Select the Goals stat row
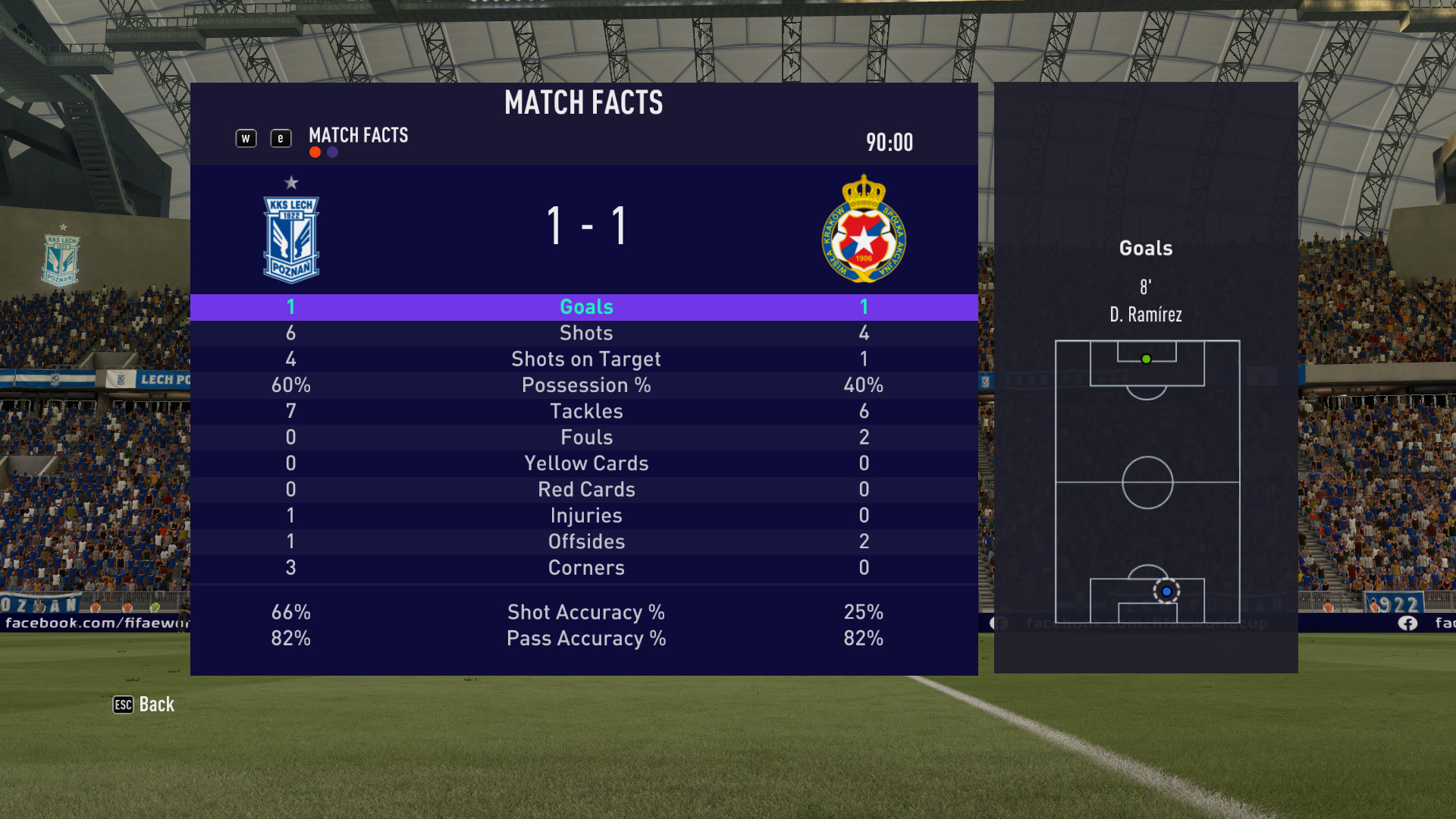Image resolution: width=1456 pixels, height=819 pixels. [585, 307]
